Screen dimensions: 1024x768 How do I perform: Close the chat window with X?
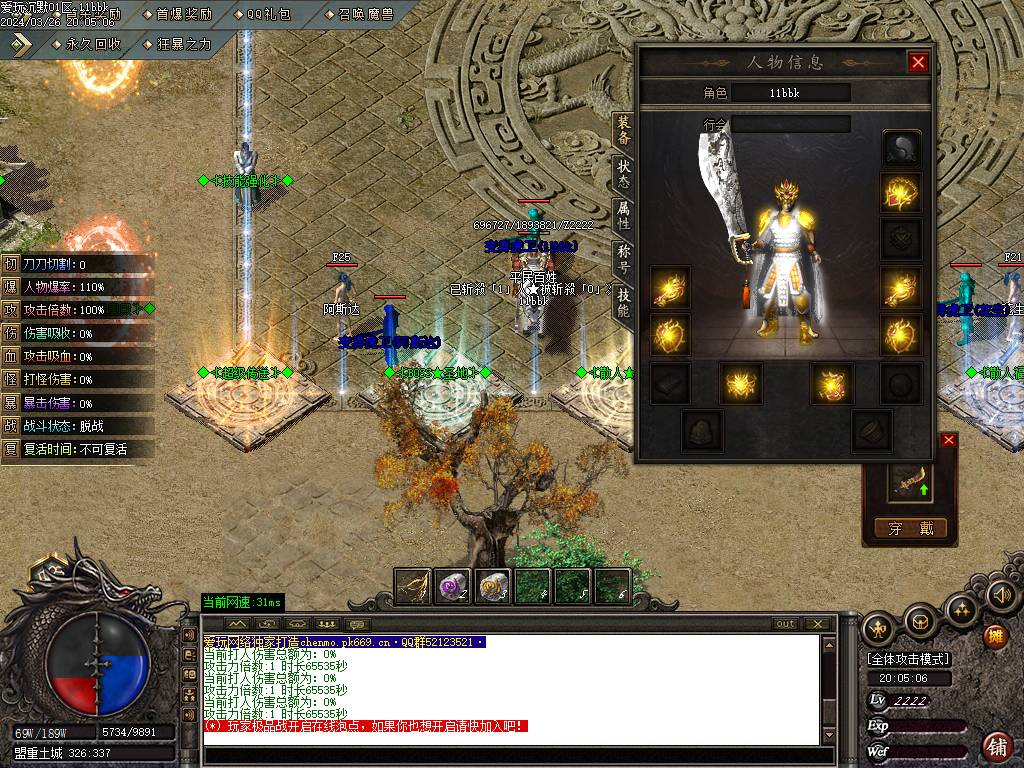[x=818, y=624]
